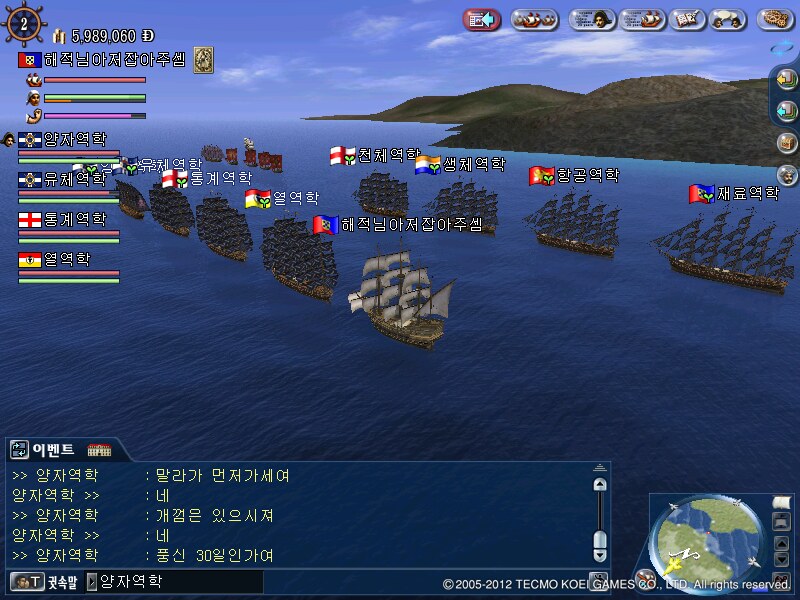Click the building icon beside 이벤트
This screenshot has height=600, width=800.
click(98, 449)
